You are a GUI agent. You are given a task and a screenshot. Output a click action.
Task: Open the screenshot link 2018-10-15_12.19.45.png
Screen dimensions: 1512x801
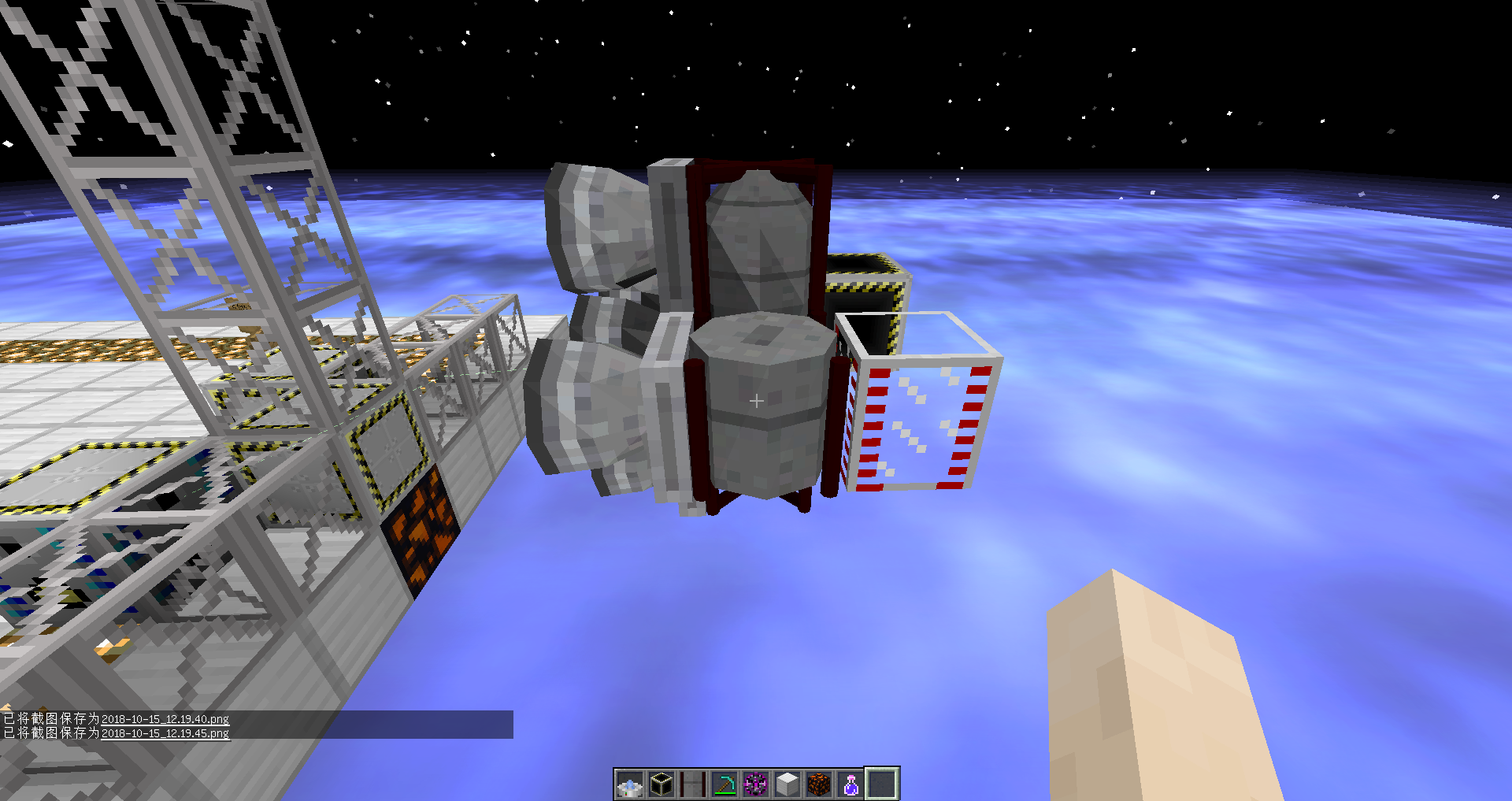[x=166, y=732]
